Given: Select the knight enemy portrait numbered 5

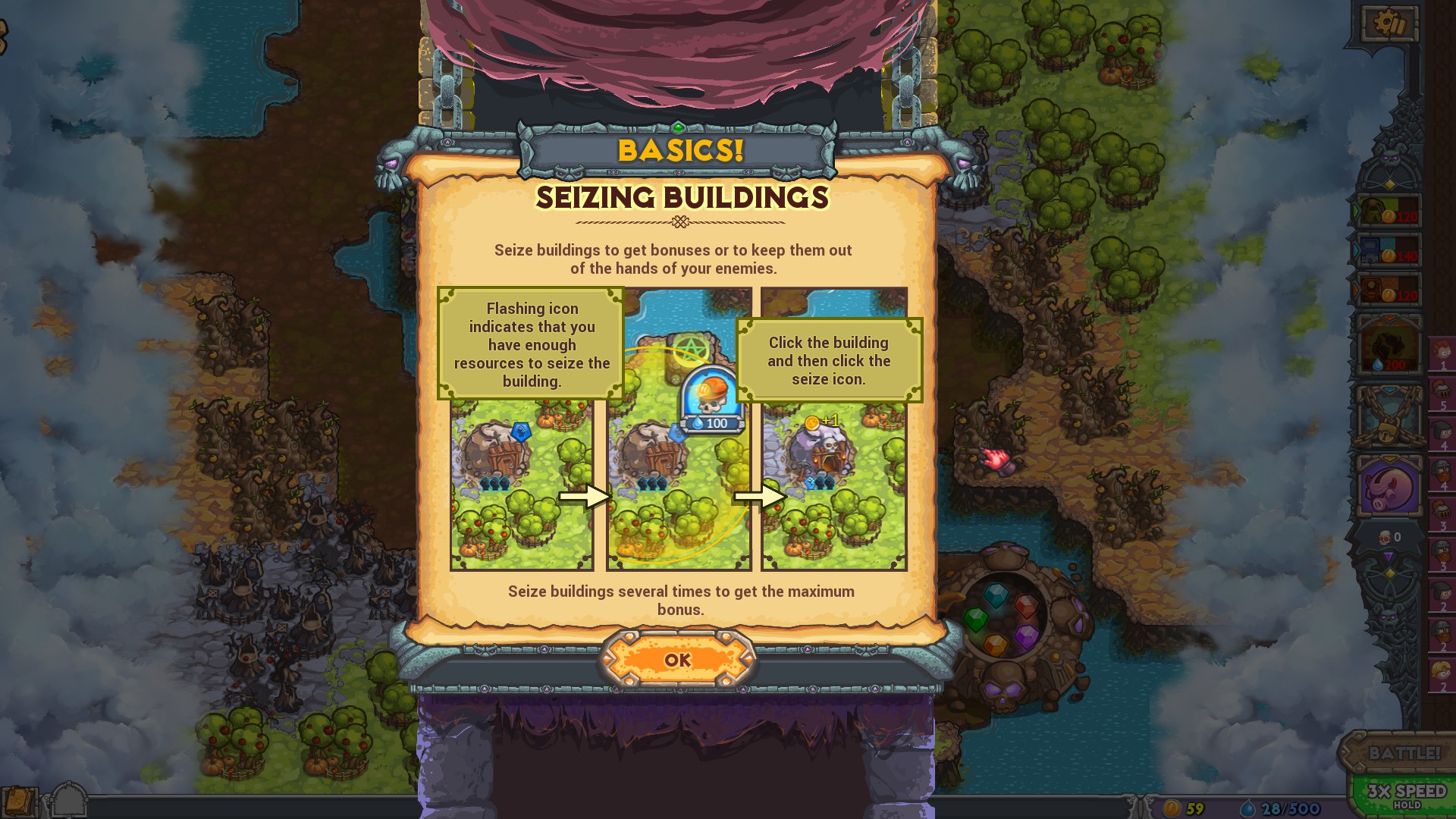Looking at the screenshot, I should click(x=1442, y=394).
